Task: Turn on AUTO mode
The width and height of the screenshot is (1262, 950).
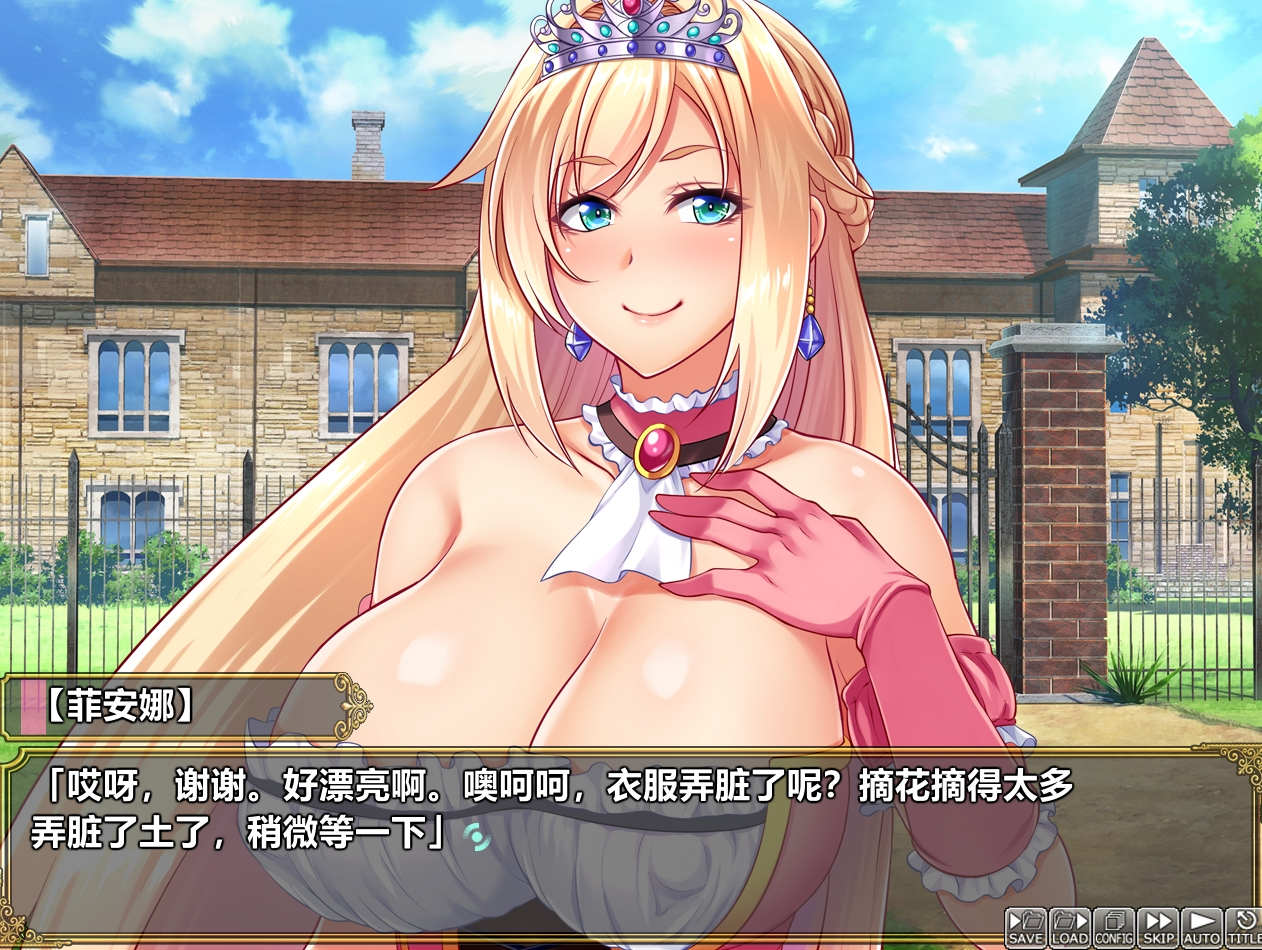Action: click(1201, 927)
